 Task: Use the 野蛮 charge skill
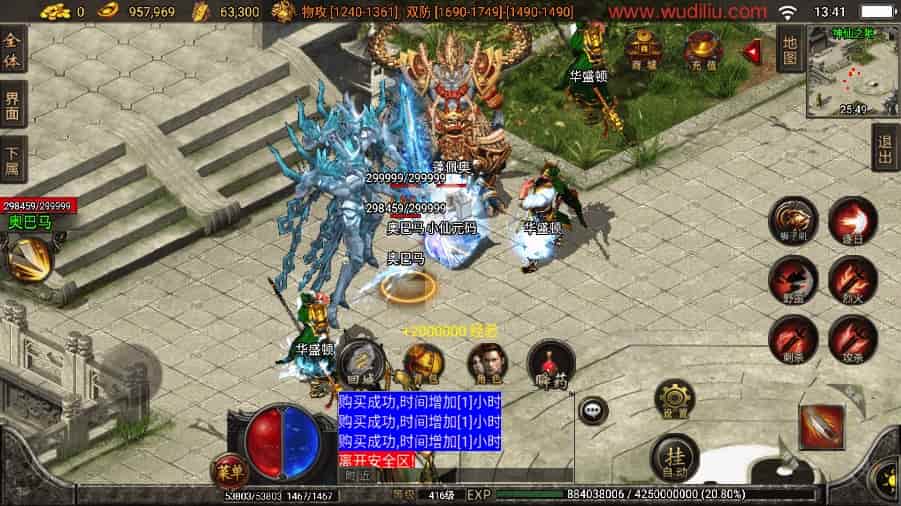793,280
